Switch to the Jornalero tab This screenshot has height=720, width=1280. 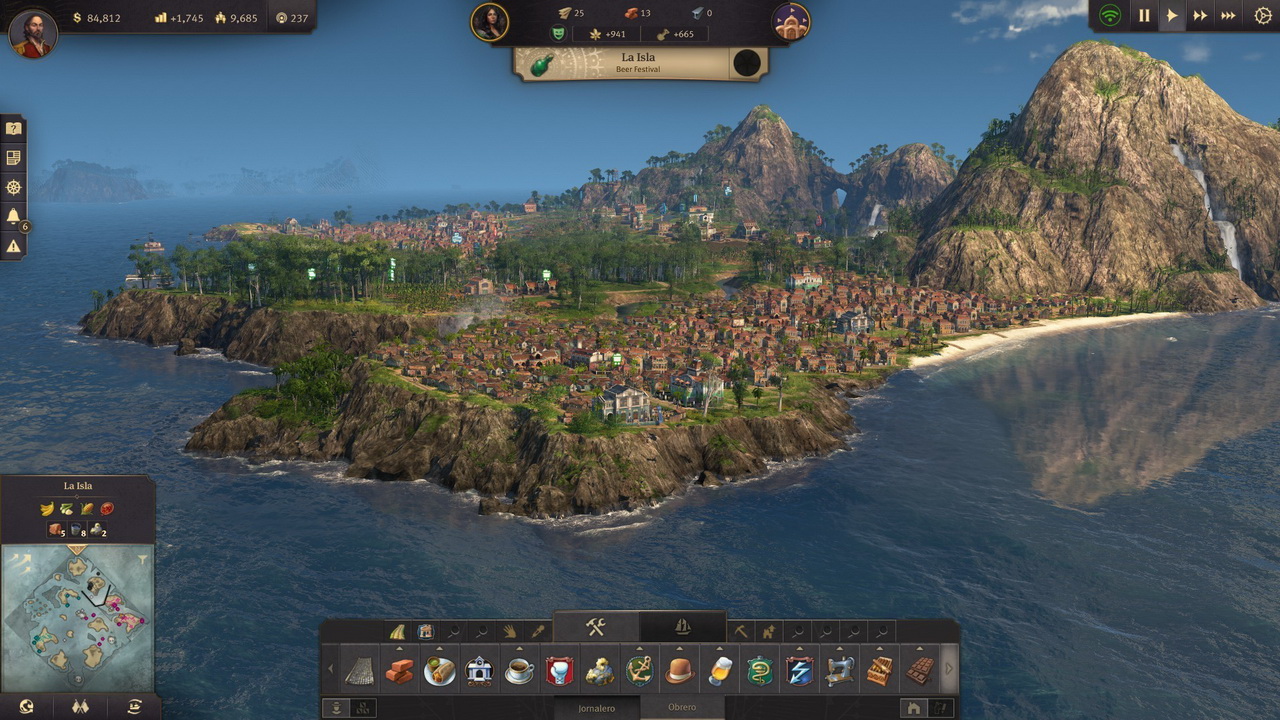tap(595, 708)
